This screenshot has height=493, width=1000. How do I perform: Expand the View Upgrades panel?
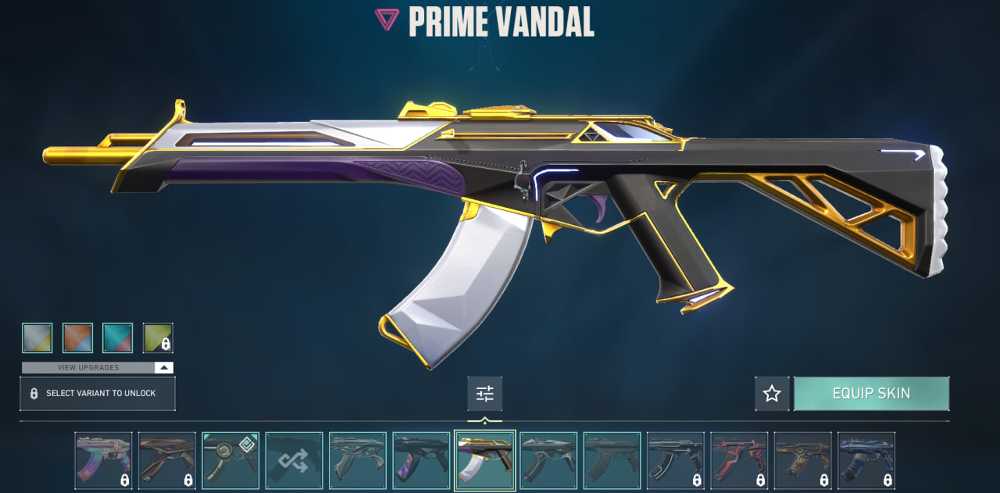[x=97, y=367]
